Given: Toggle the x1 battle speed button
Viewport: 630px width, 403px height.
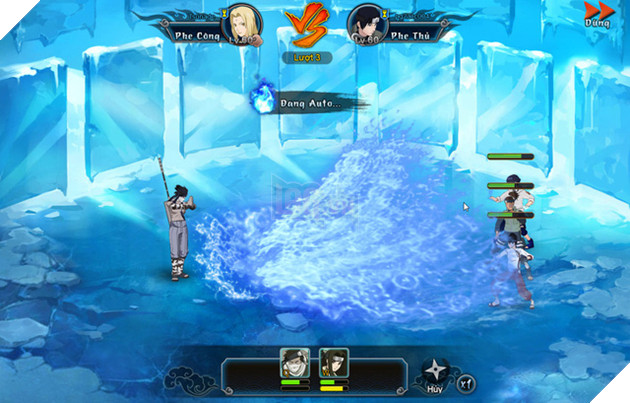Looking at the screenshot, I should [x=466, y=382].
